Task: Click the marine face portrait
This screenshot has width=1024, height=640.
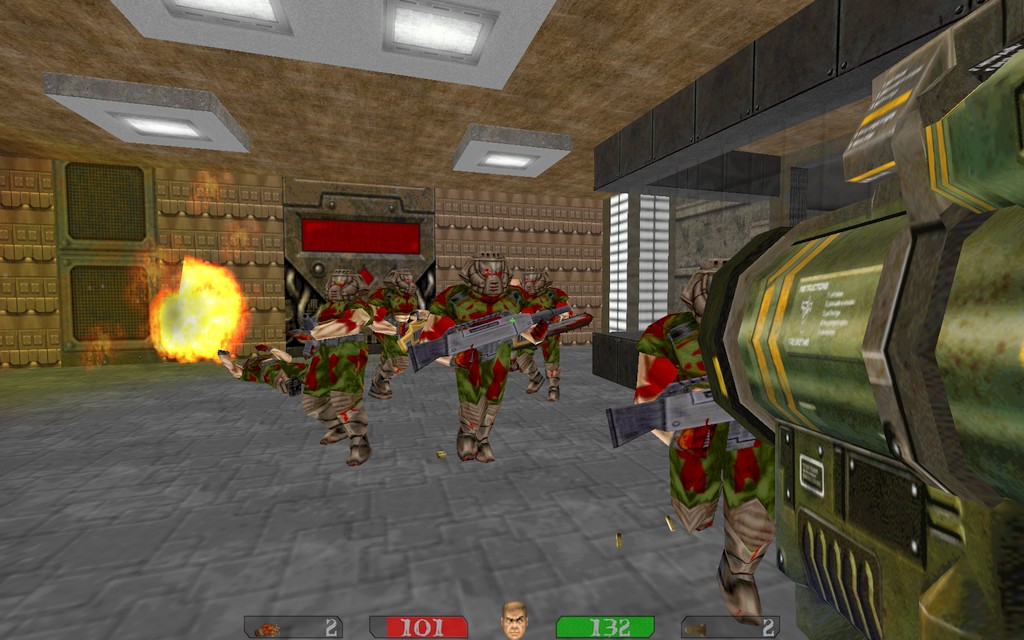Action: pos(513,620)
